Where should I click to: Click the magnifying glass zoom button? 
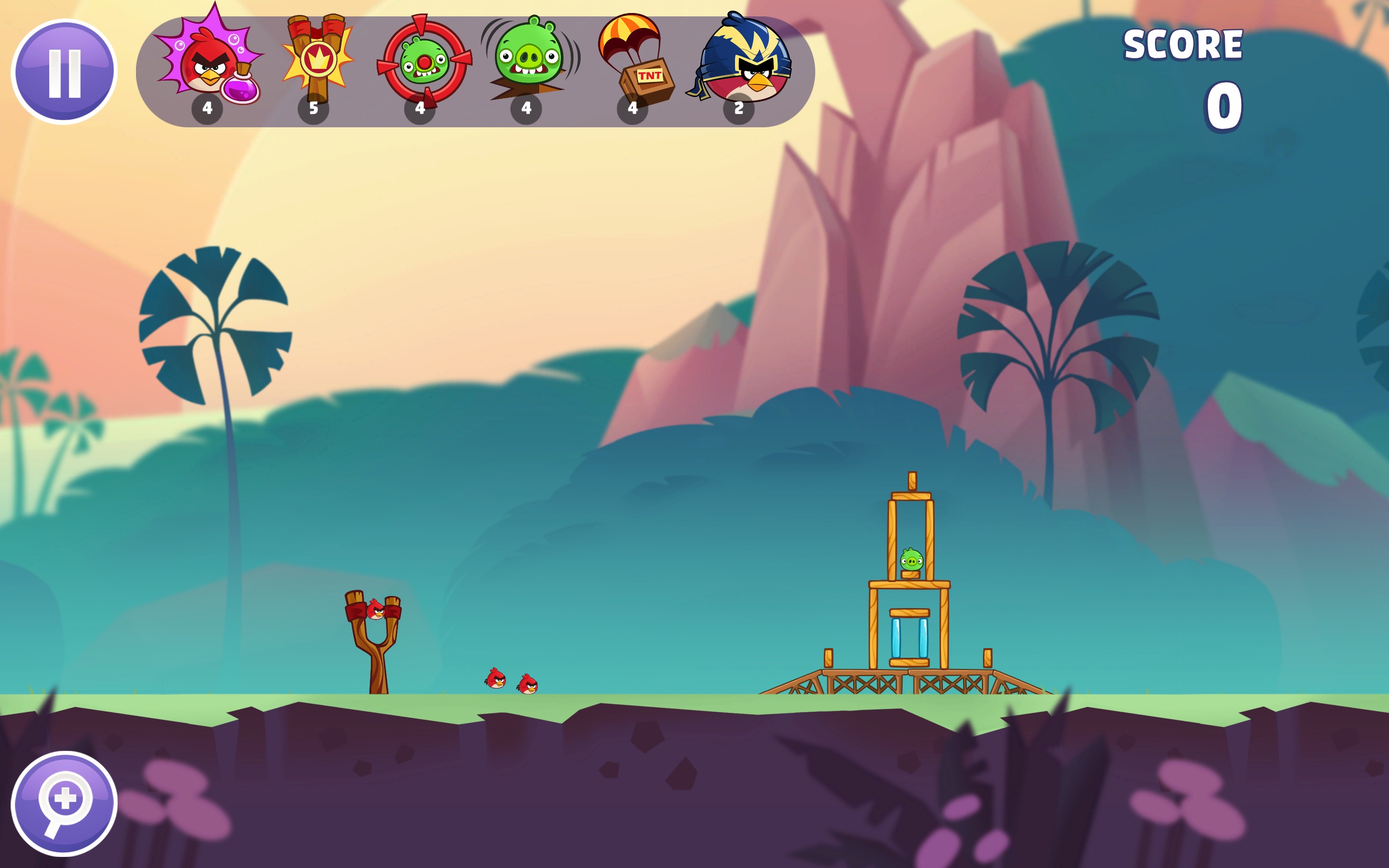pos(64,803)
